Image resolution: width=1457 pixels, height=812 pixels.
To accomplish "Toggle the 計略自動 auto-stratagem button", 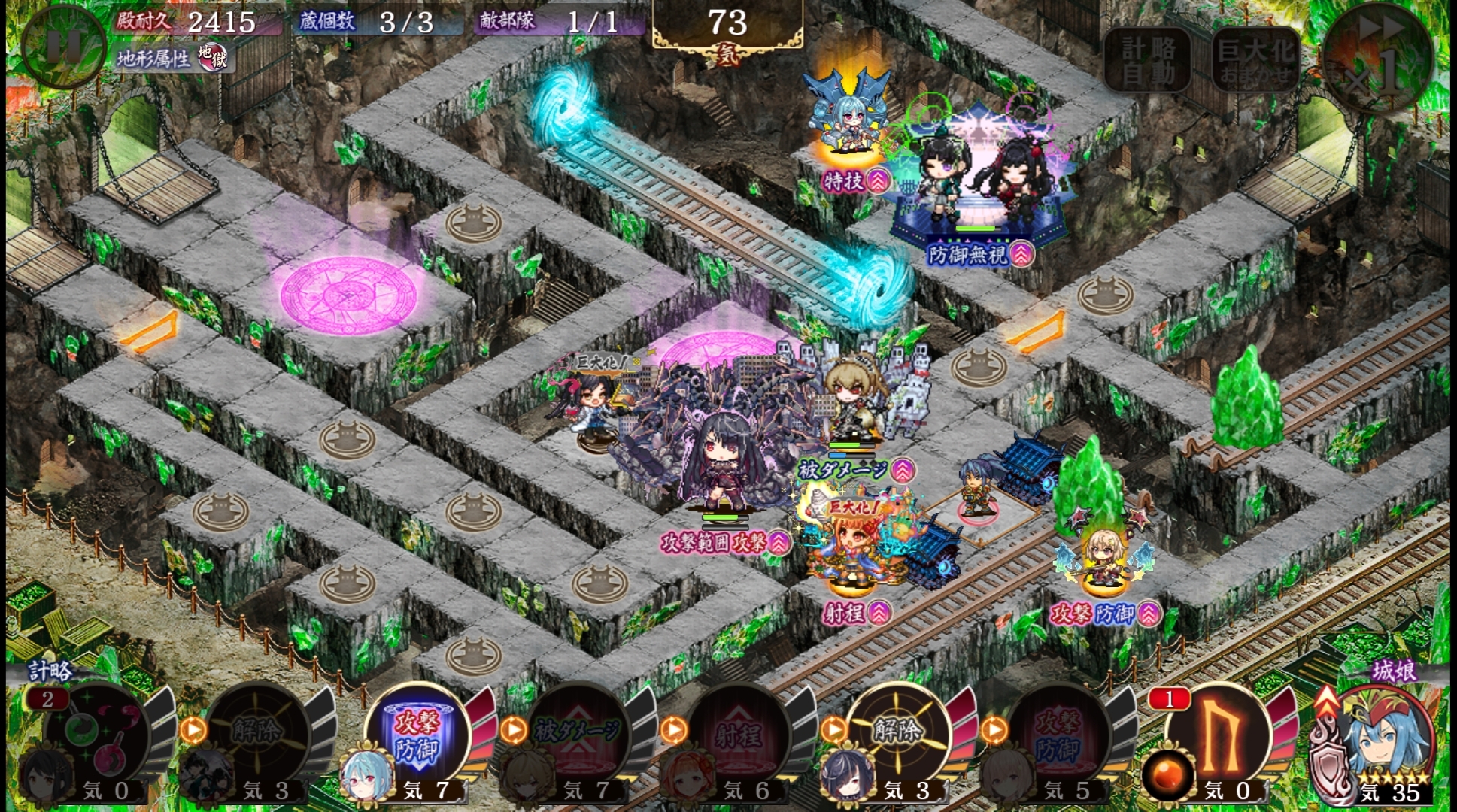I will coord(1148,60).
